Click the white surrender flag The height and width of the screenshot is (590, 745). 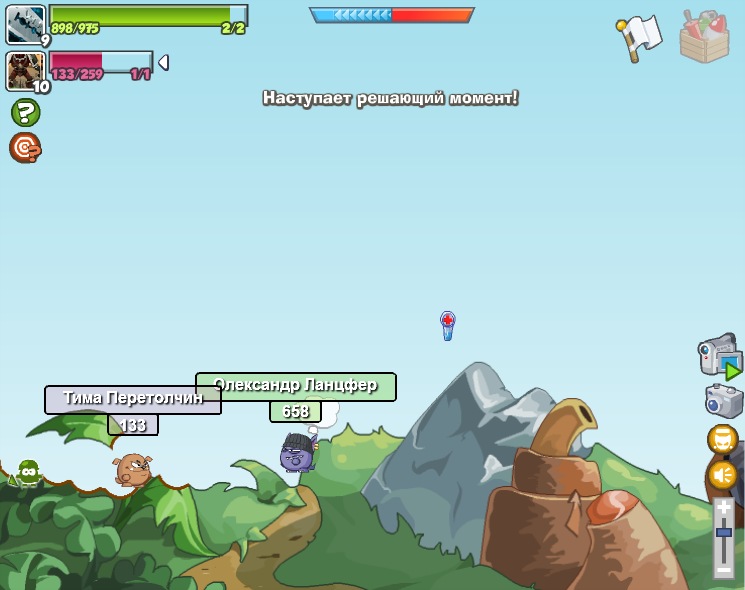(x=640, y=36)
